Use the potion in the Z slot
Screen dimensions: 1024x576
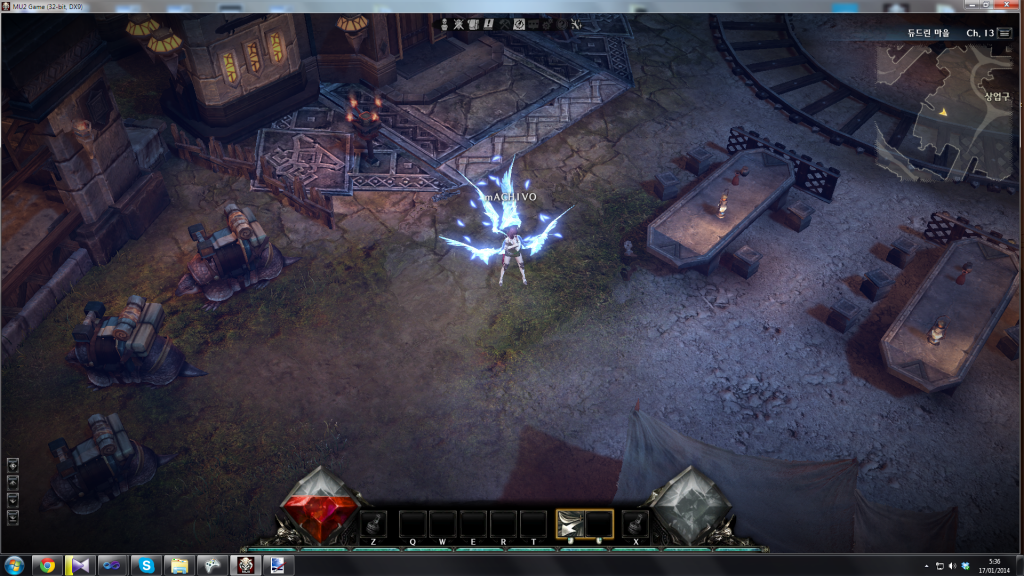click(x=374, y=523)
